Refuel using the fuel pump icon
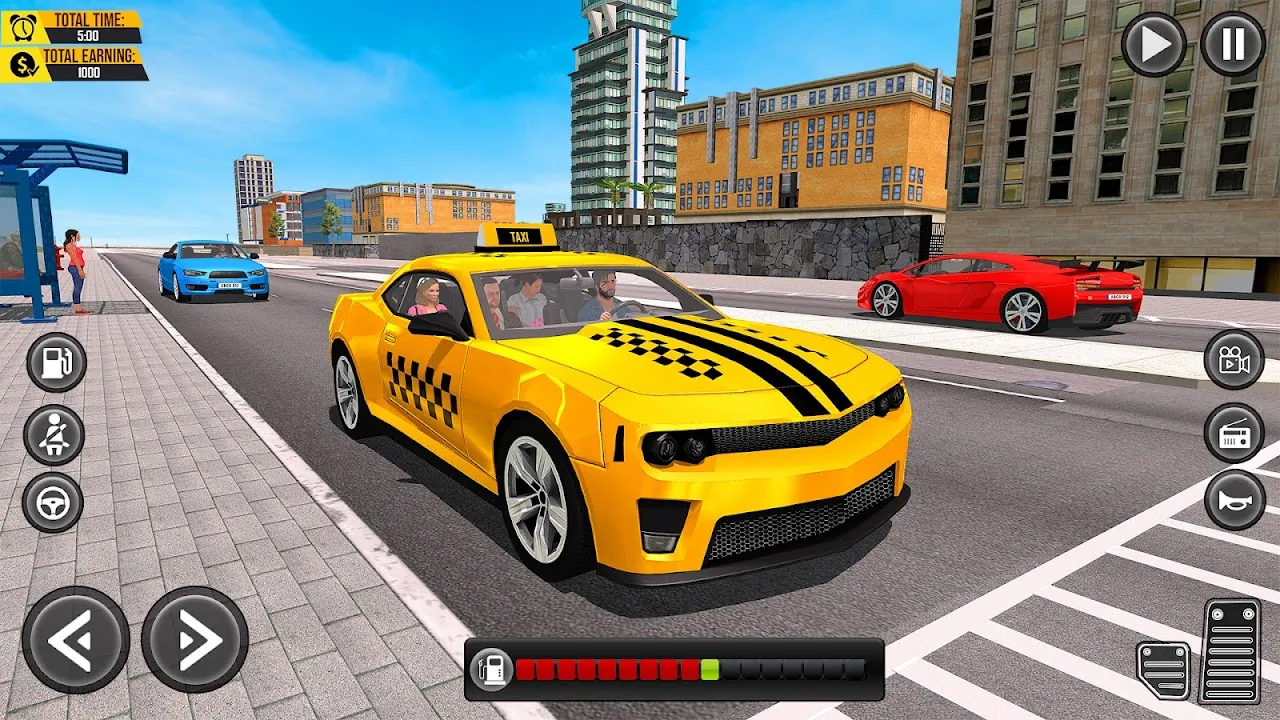The height and width of the screenshot is (720, 1280). [x=53, y=365]
